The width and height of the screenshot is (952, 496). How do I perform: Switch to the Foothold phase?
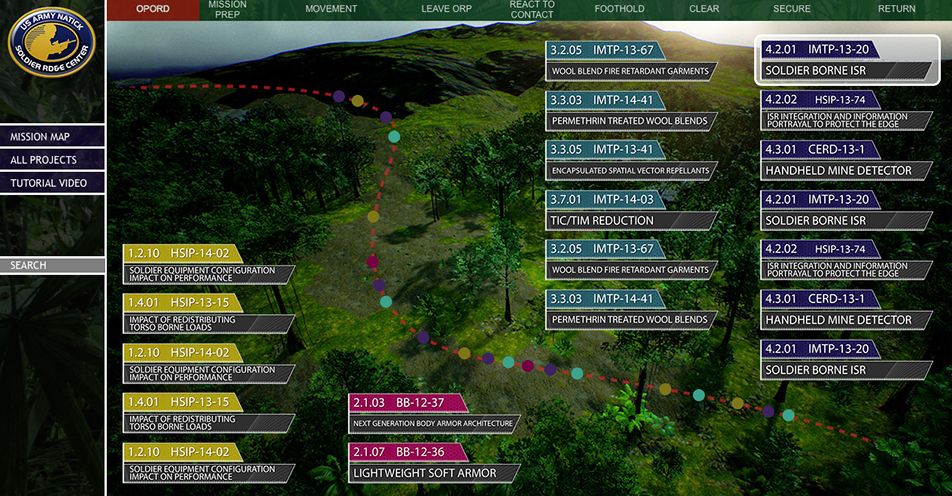point(620,9)
